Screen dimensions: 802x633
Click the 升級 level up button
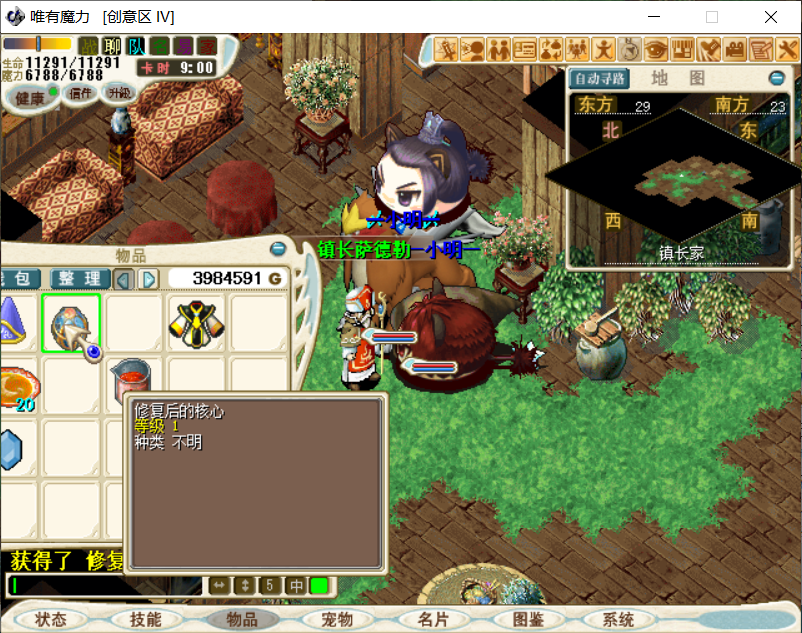pos(120,93)
